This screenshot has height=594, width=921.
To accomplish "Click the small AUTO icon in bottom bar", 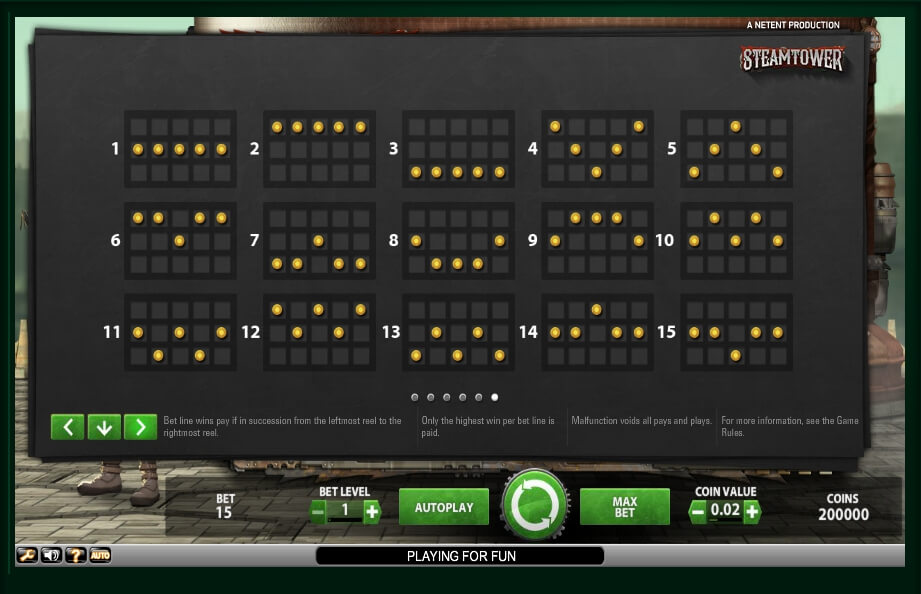I will click(100, 555).
